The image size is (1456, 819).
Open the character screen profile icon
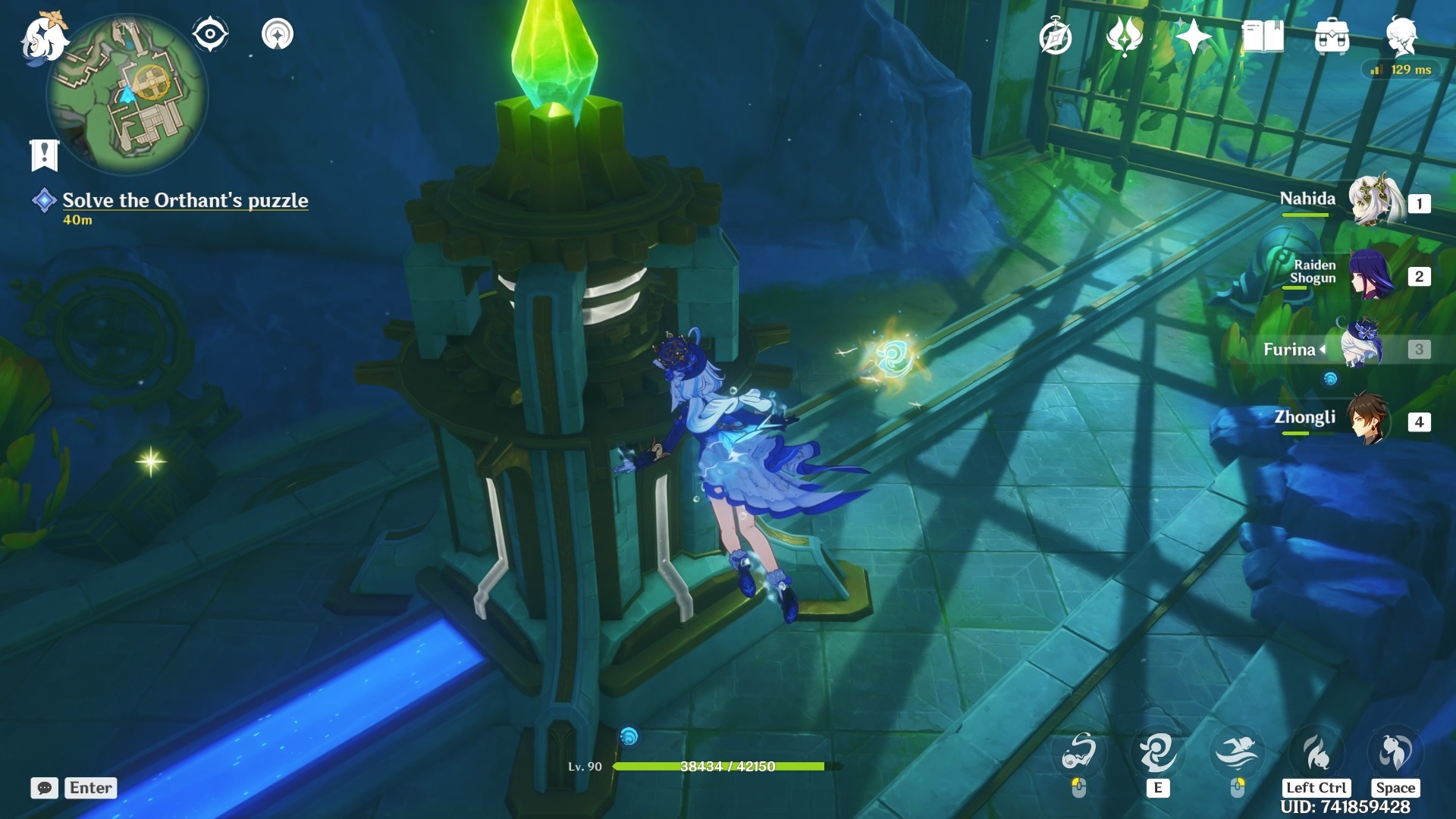[1401, 36]
